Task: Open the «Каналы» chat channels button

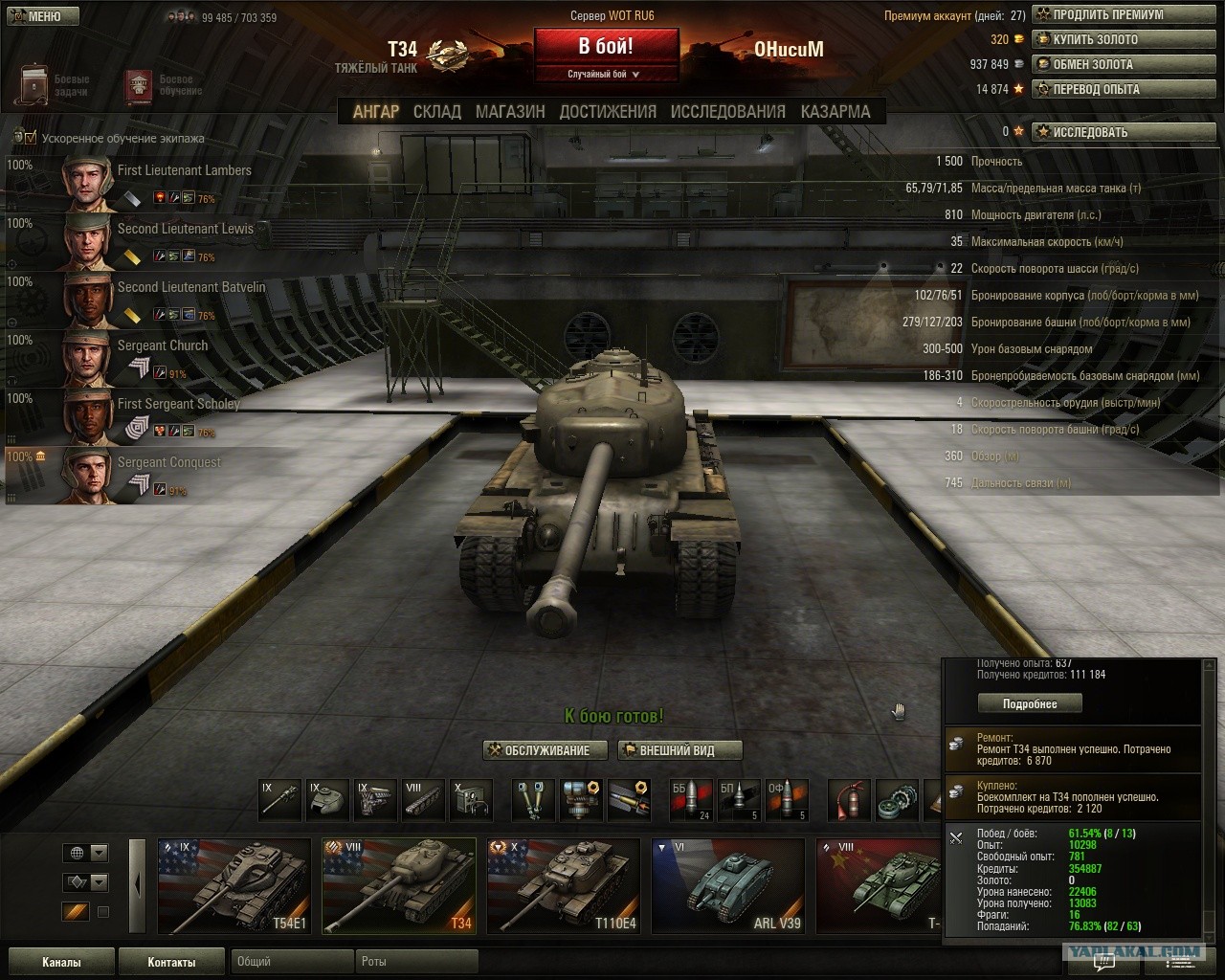Action: [61, 962]
